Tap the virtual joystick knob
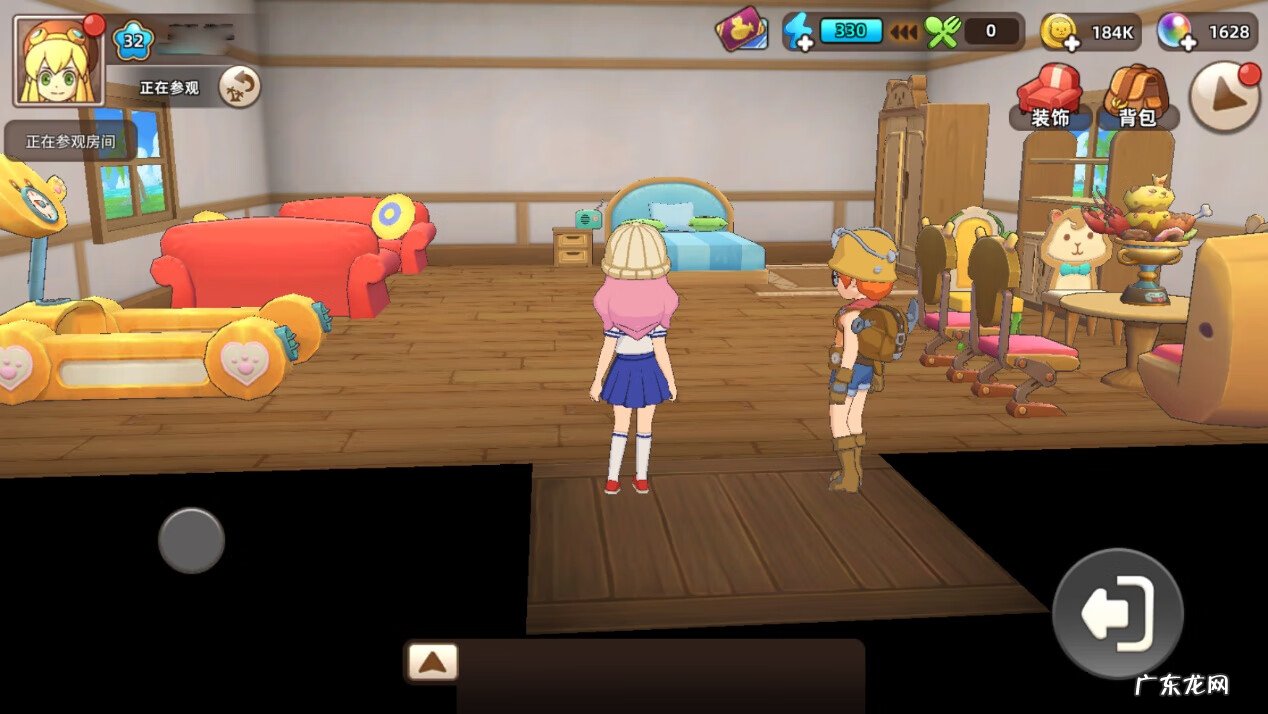 pyautogui.click(x=191, y=540)
